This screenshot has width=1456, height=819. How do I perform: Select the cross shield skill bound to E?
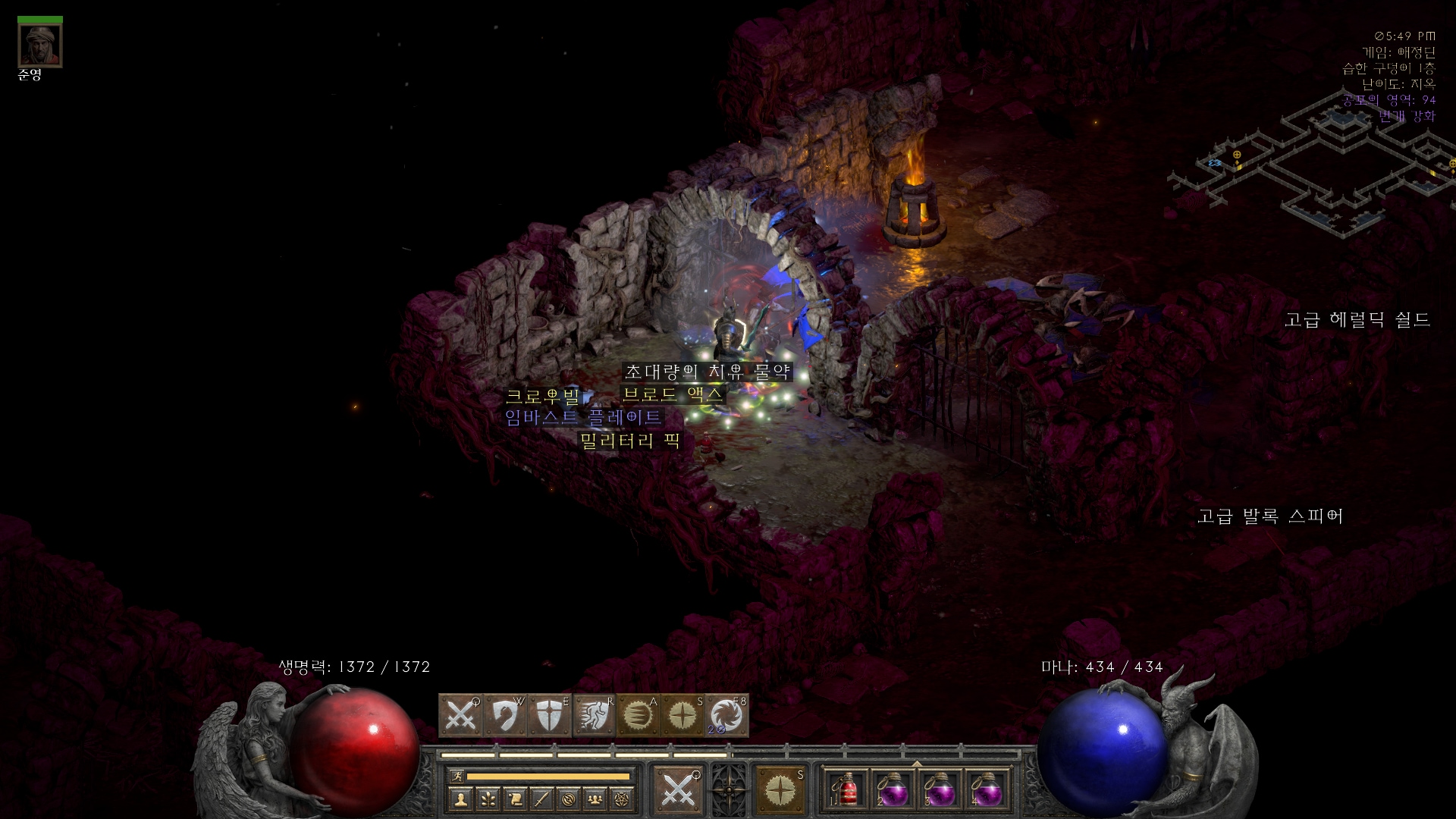[x=549, y=715]
